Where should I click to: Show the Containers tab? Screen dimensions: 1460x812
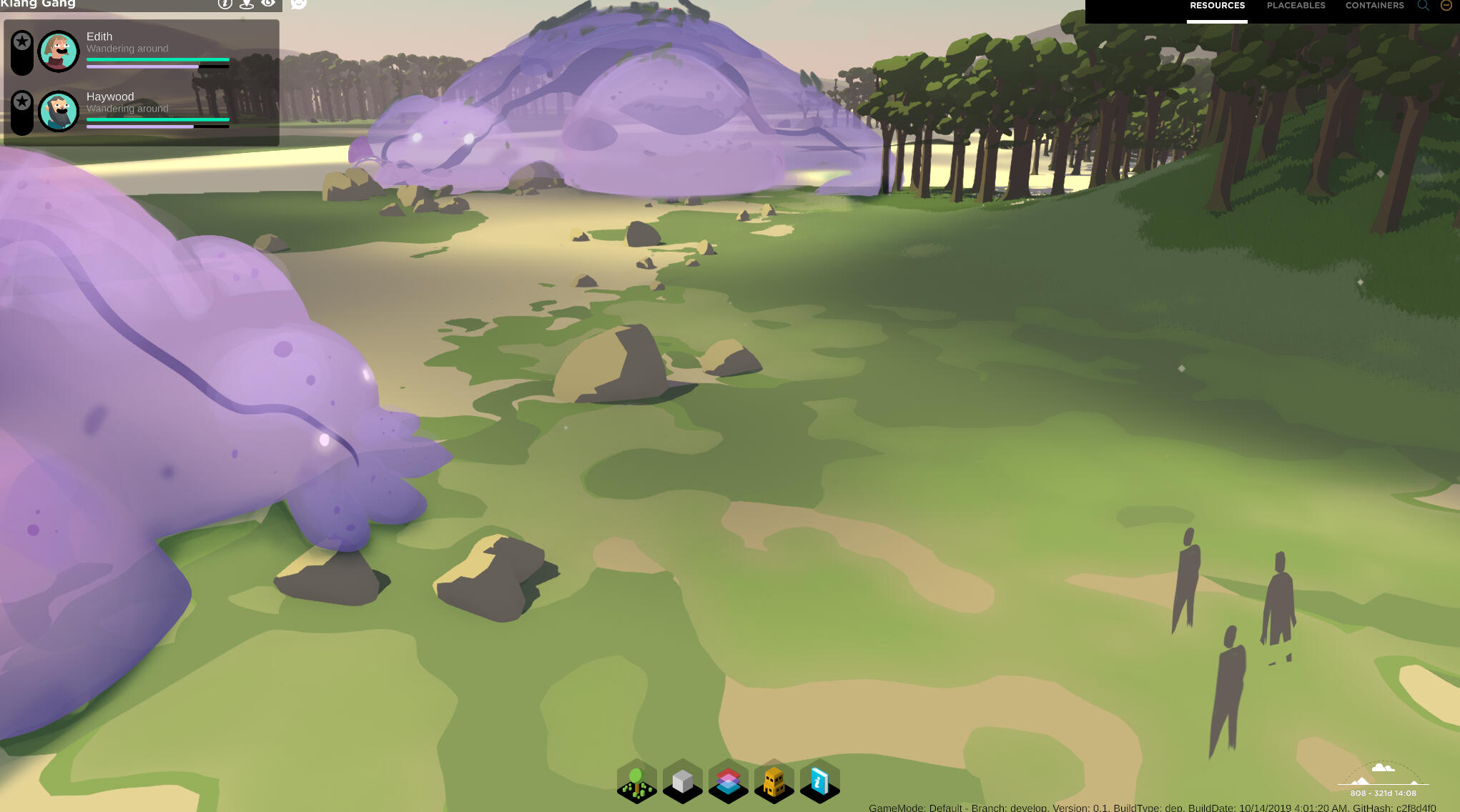pos(1374,6)
